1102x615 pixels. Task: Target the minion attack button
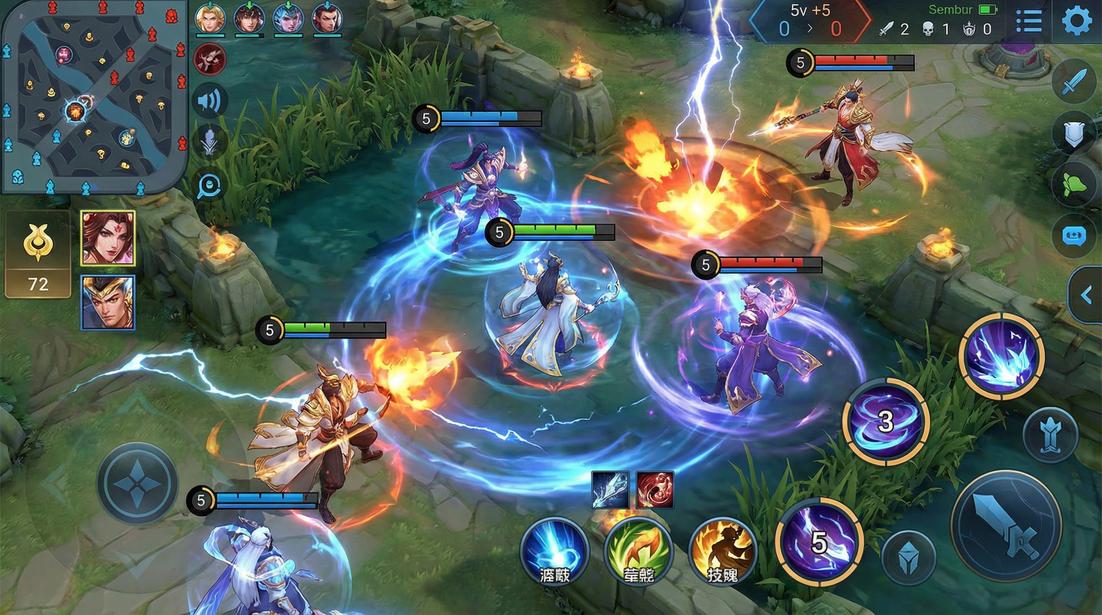point(908,558)
